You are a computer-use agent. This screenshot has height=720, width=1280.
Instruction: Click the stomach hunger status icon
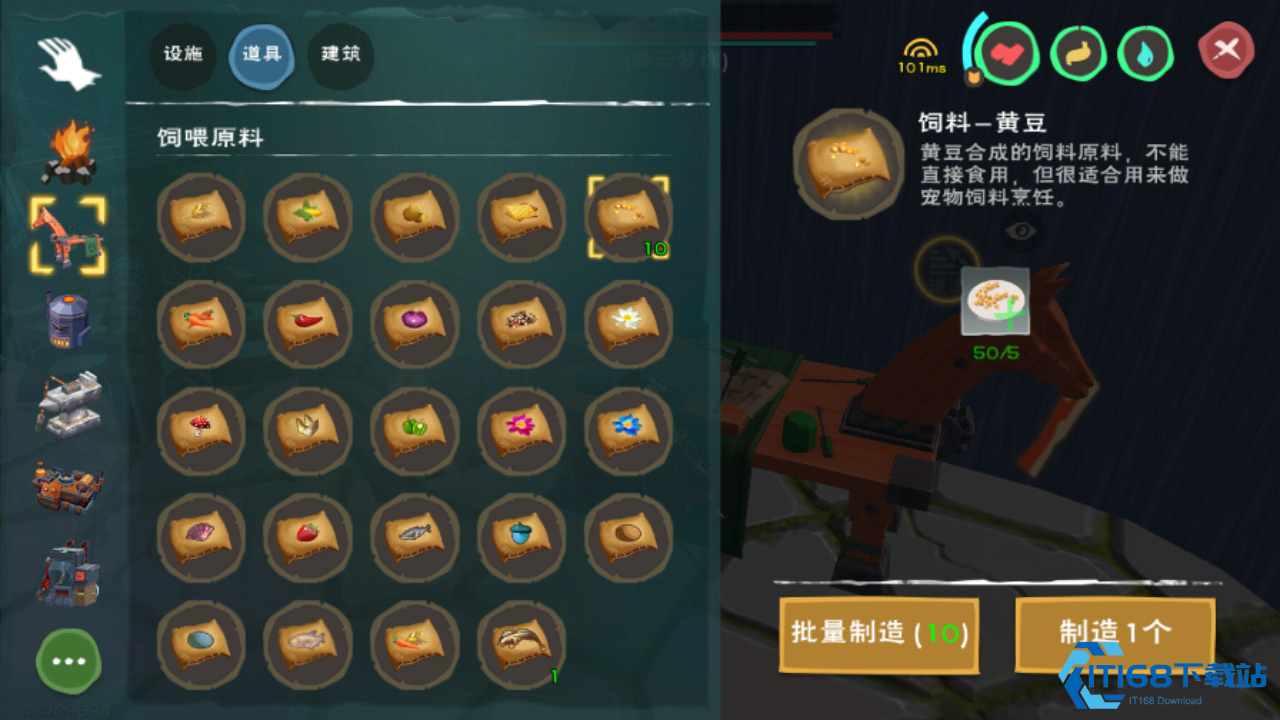1077,54
